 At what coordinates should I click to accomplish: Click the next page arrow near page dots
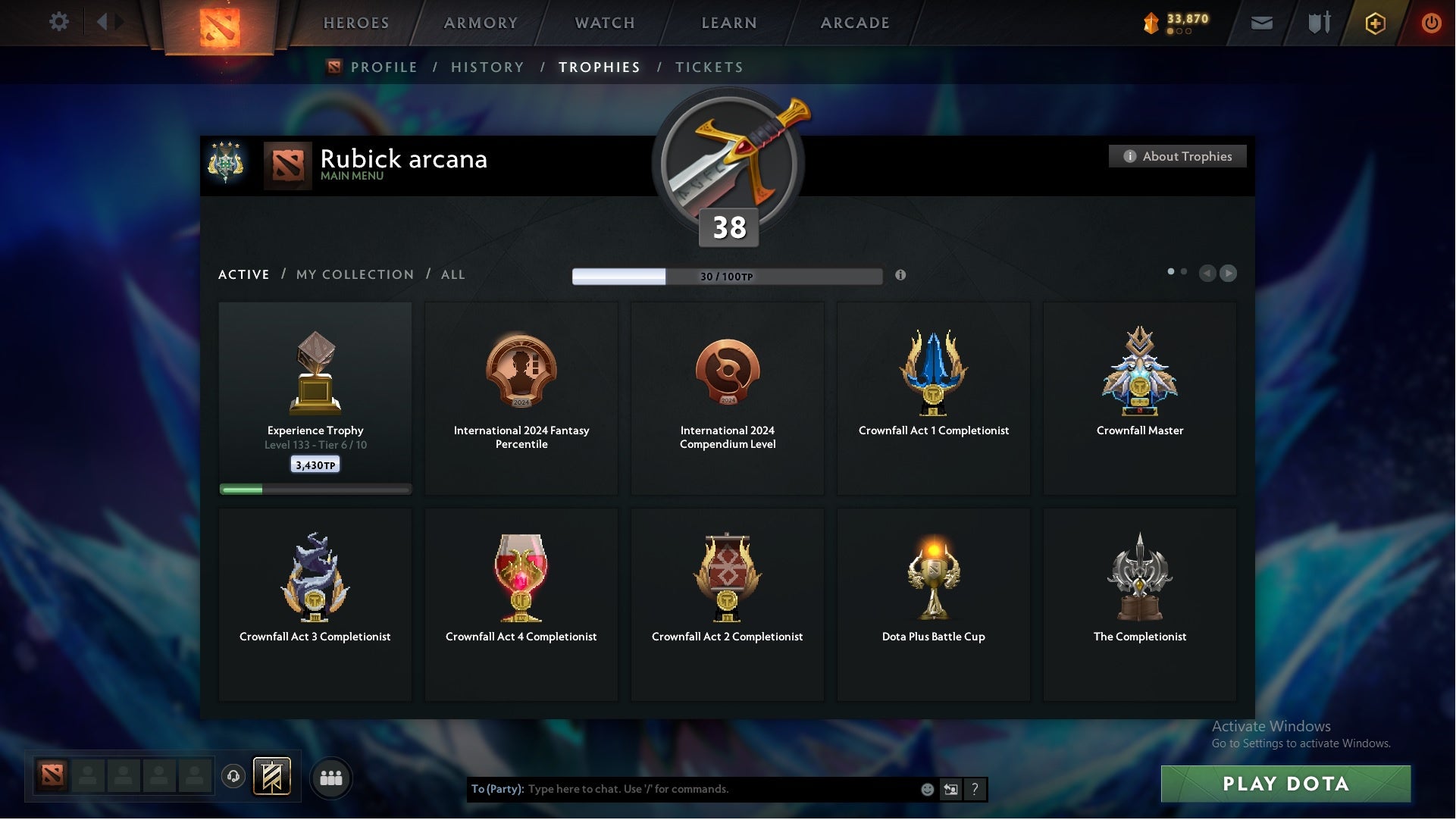tap(1229, 274)
